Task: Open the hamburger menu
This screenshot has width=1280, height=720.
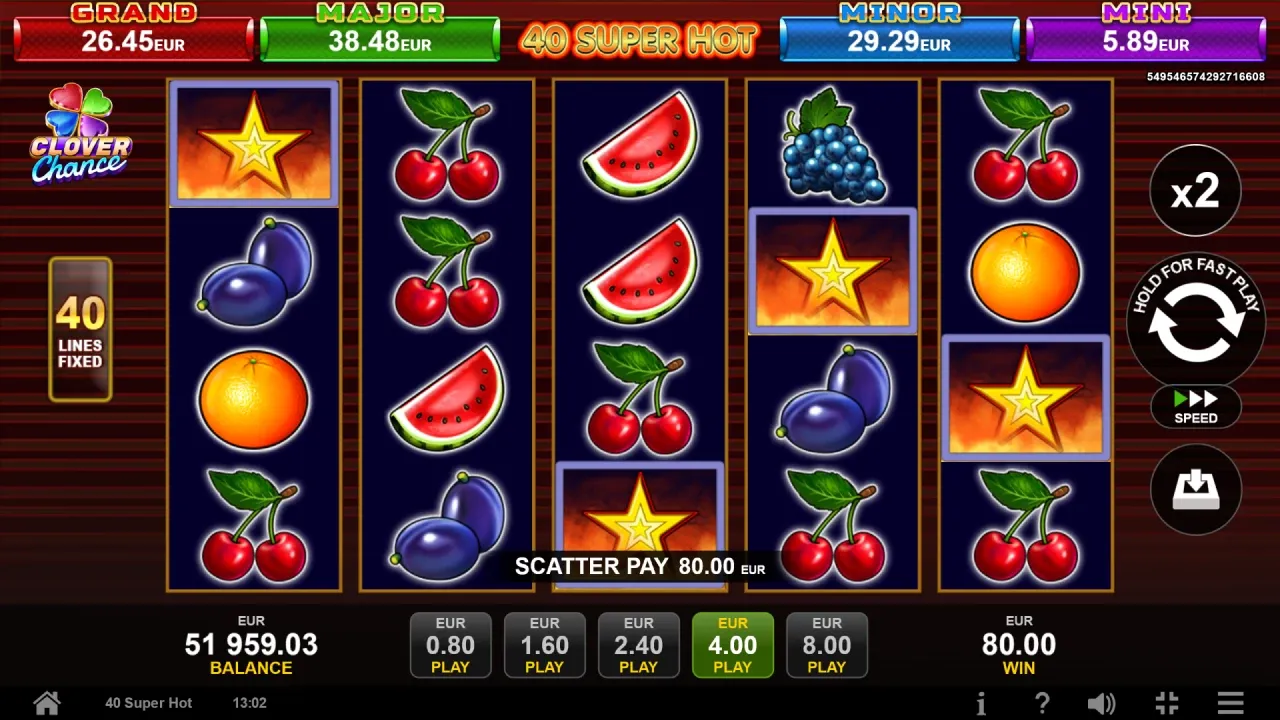Action: pyautogui.click(x=1230, y=702)
